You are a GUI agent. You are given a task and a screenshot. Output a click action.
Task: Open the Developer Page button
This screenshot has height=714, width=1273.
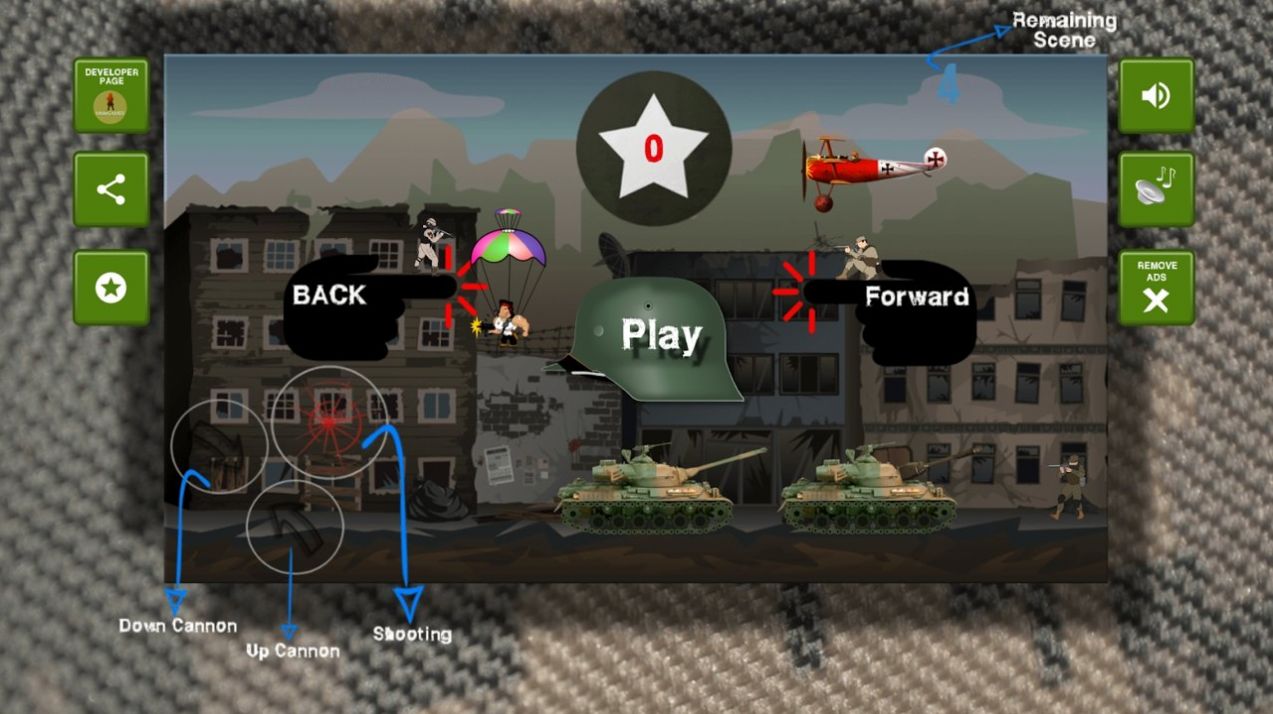coord(111,96)
